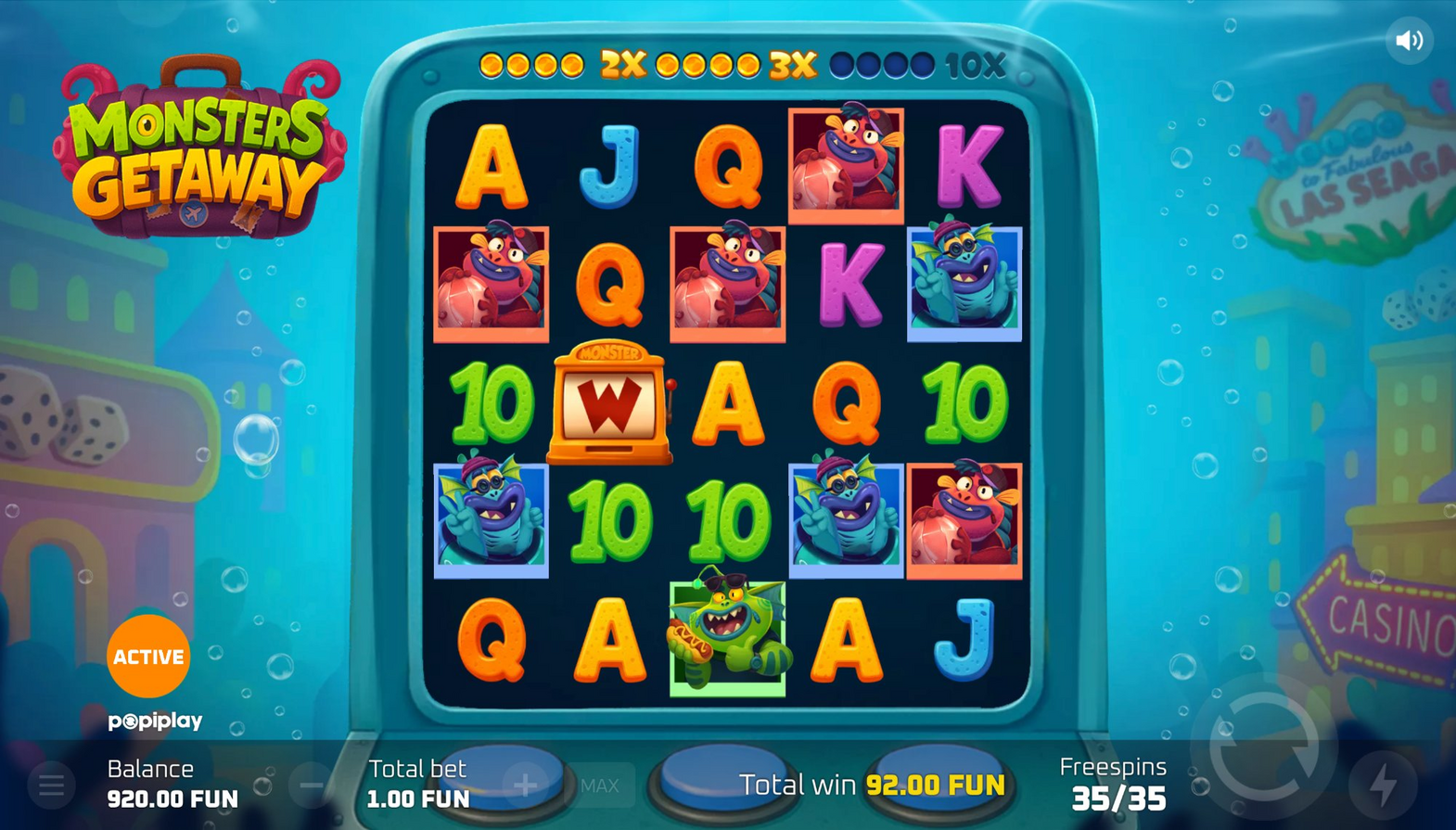Click the Wild slot machine symbol
Image resolution: width=1456 pixels, height=830 pixels.
[611, 402]
